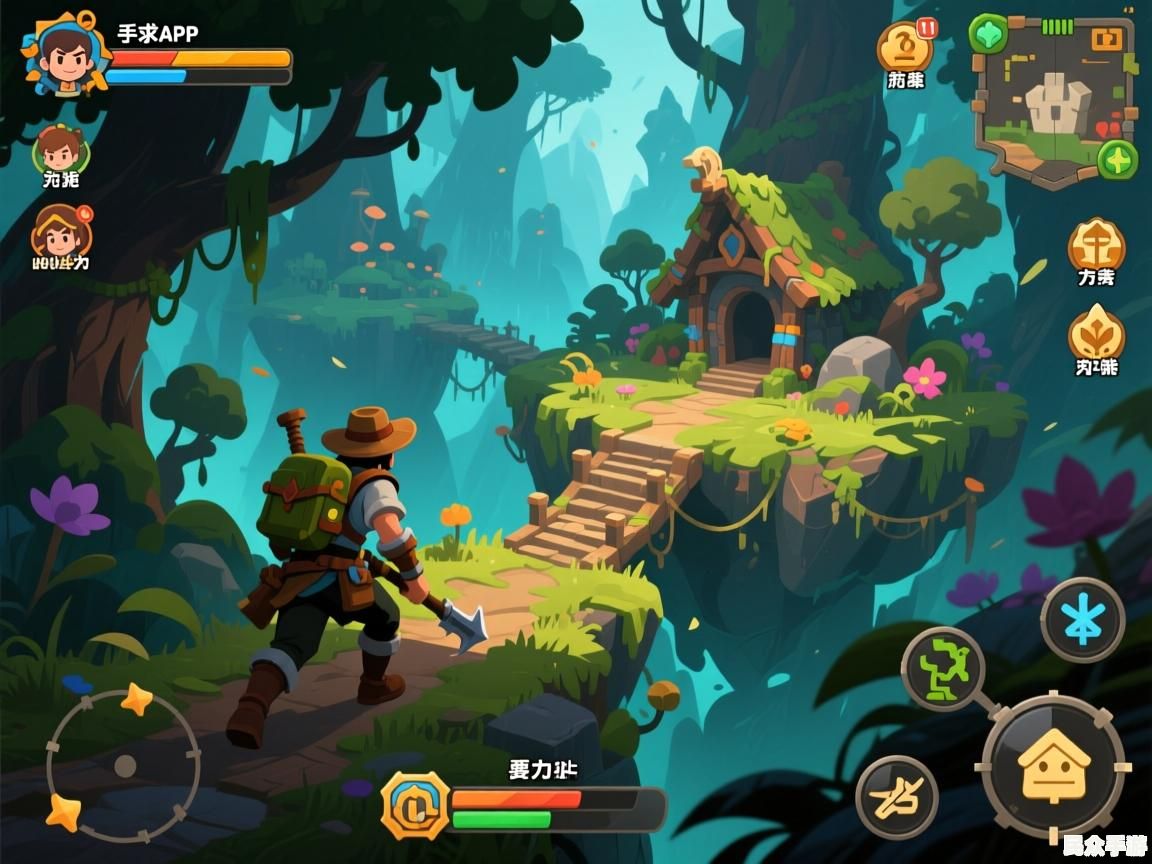Click the green gem button on minimap corner
The image size is (1152, 864).
[988, 33]
